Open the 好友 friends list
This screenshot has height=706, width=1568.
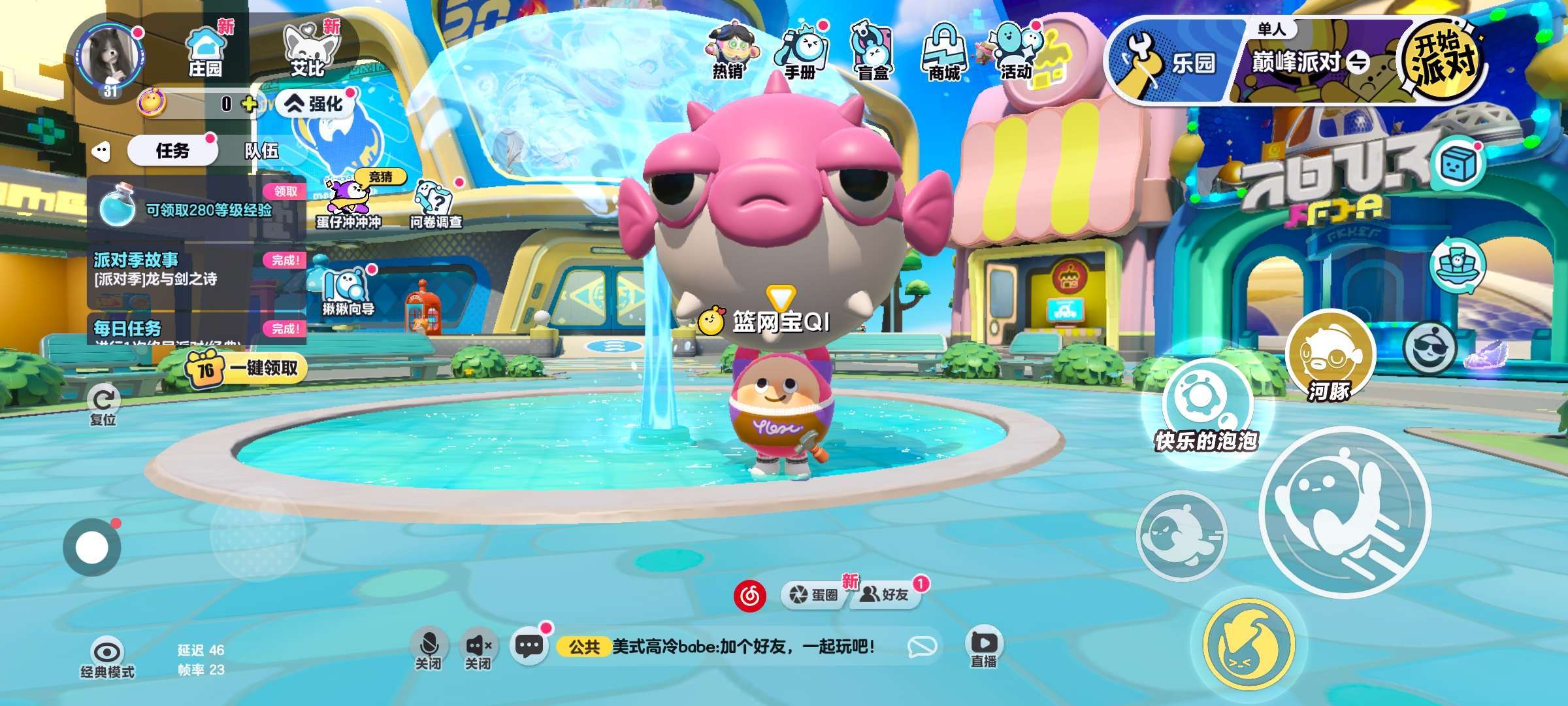coord(886,594)
